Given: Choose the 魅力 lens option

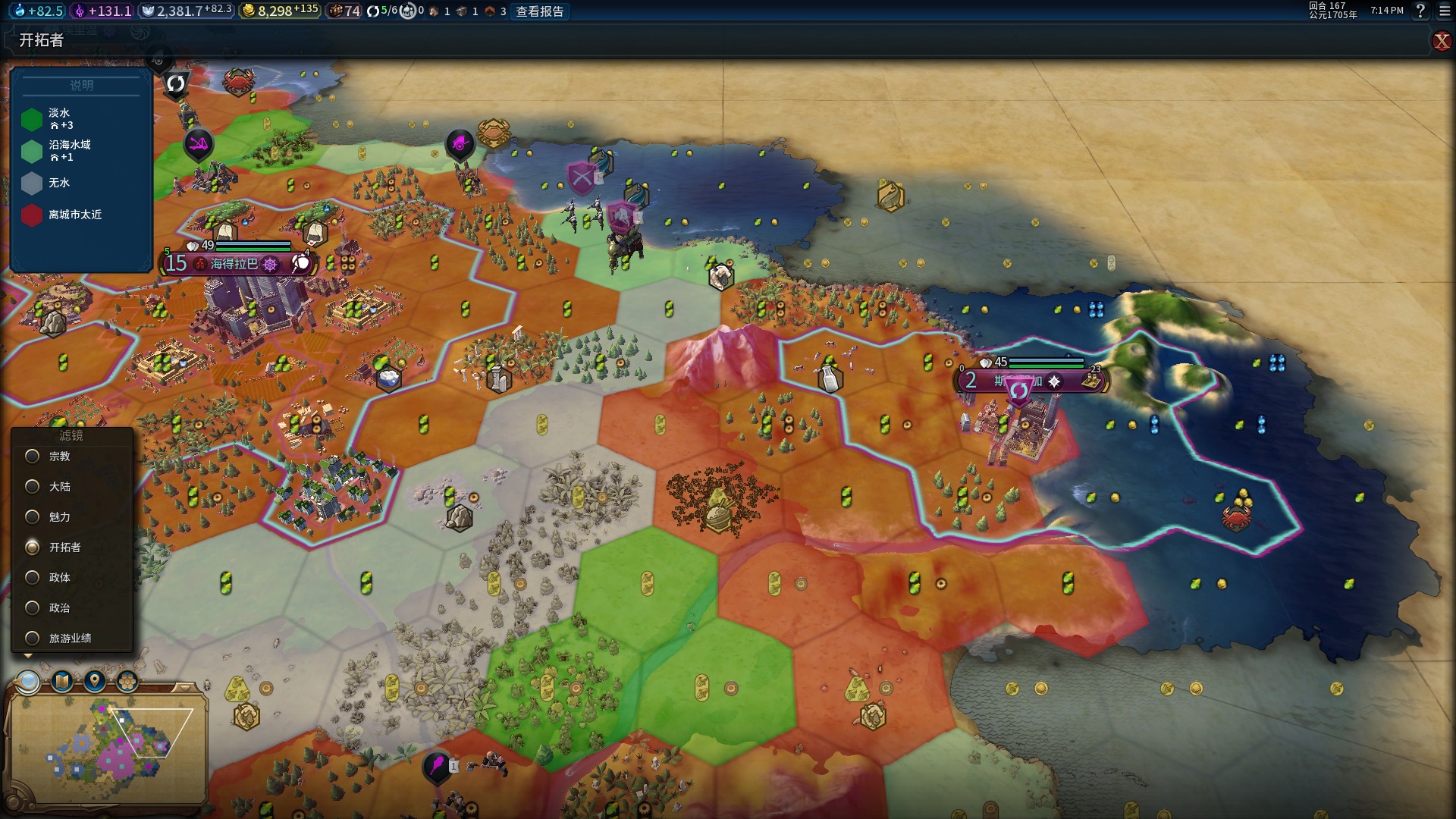Looking at the screenshot, I should pos(33,517).
